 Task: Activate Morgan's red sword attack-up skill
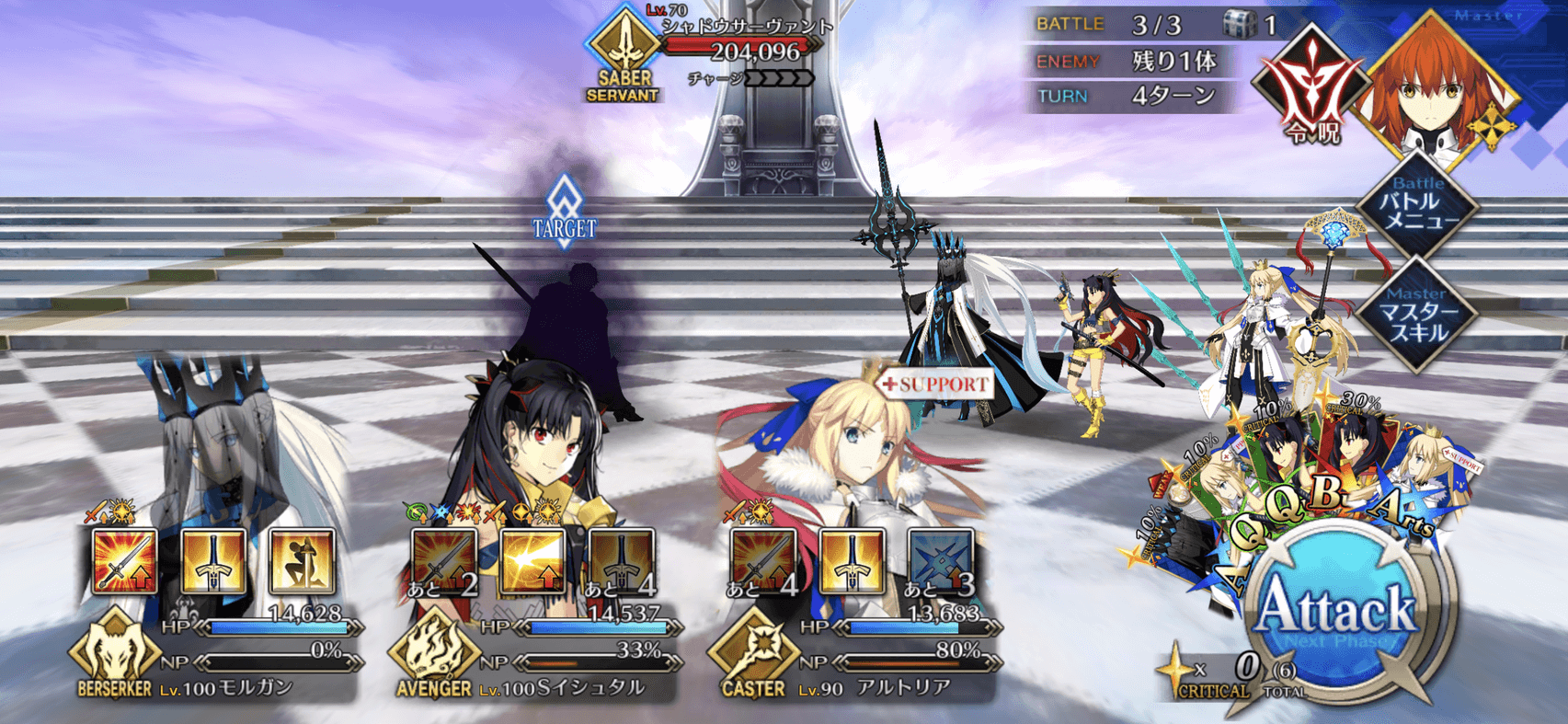pos(125,560)
